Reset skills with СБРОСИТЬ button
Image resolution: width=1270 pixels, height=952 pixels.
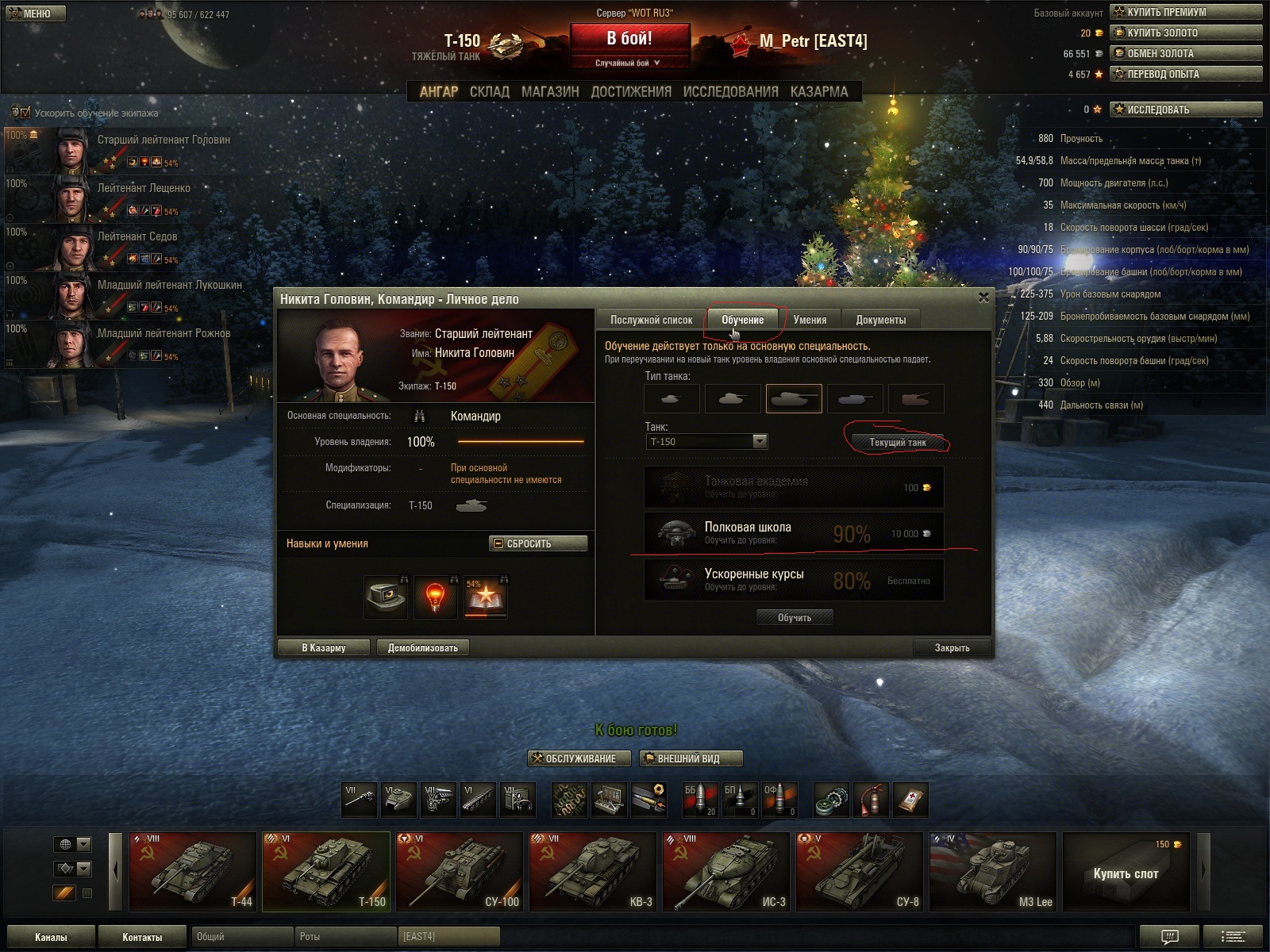[x=538, y=543]
